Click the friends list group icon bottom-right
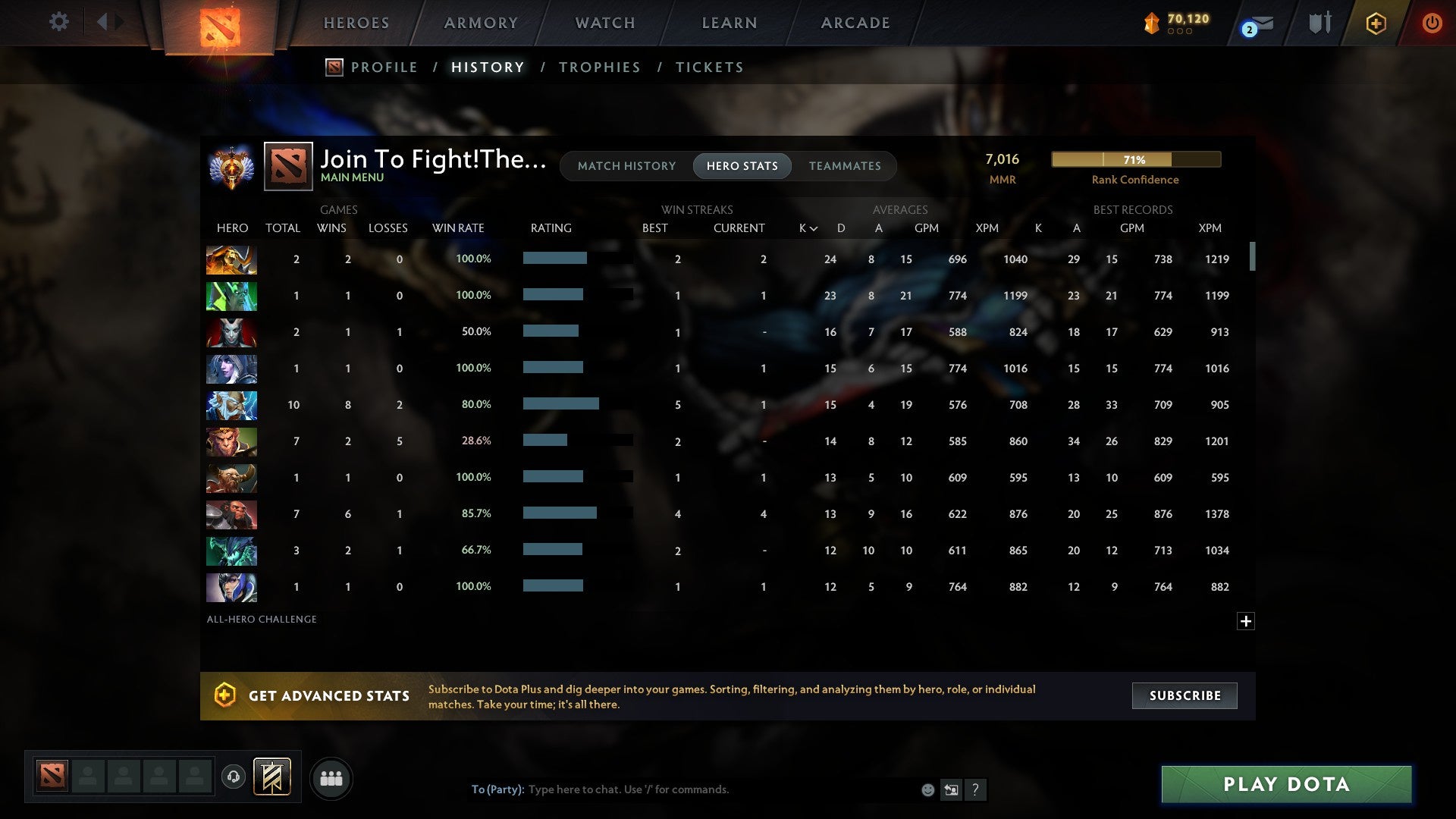1456x819 pixels. [331, 777]
